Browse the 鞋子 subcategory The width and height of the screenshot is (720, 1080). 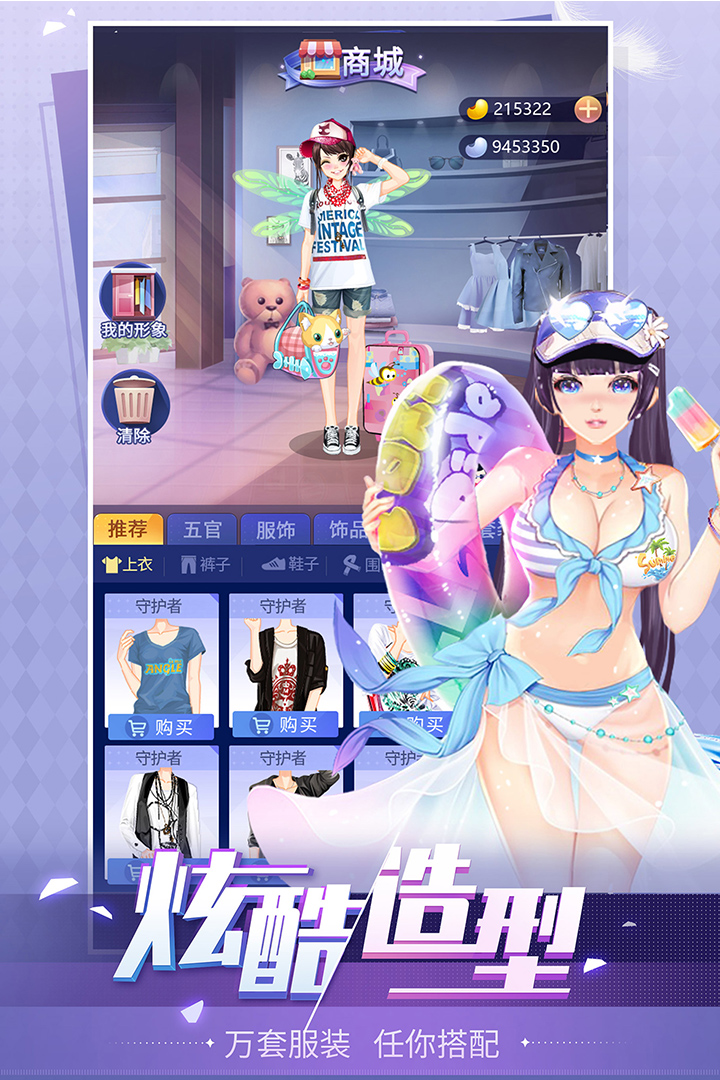pos(290,565)
